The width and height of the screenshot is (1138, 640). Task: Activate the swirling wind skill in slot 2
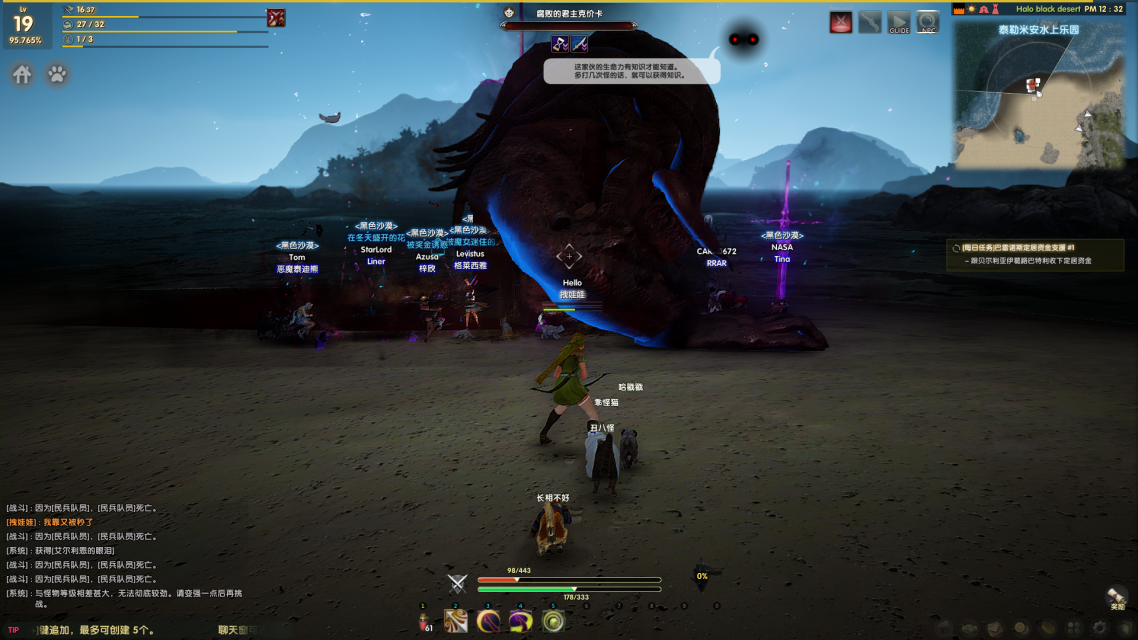coord(456,622)
